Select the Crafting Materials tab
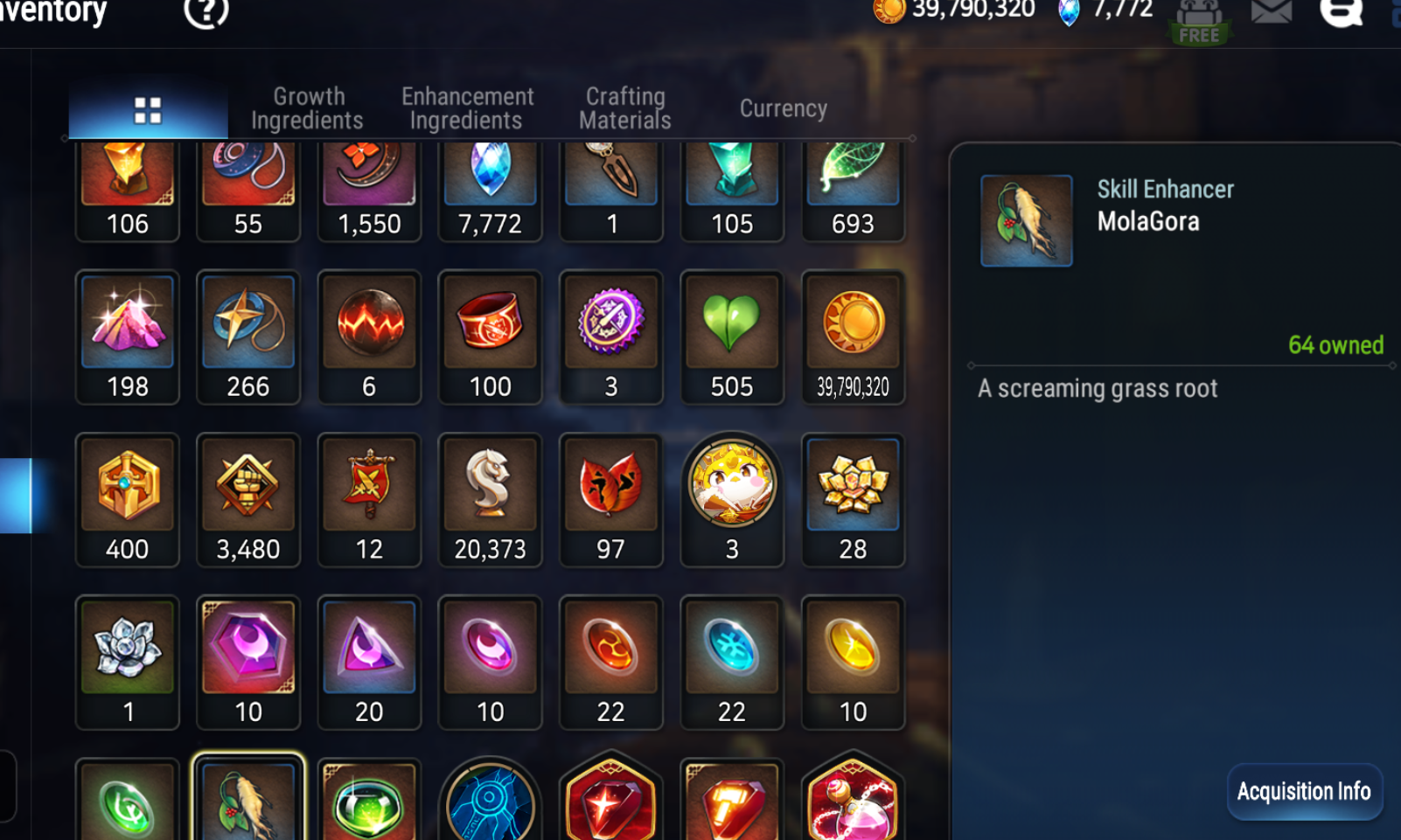1401x840 pixels. pos(624,108)
